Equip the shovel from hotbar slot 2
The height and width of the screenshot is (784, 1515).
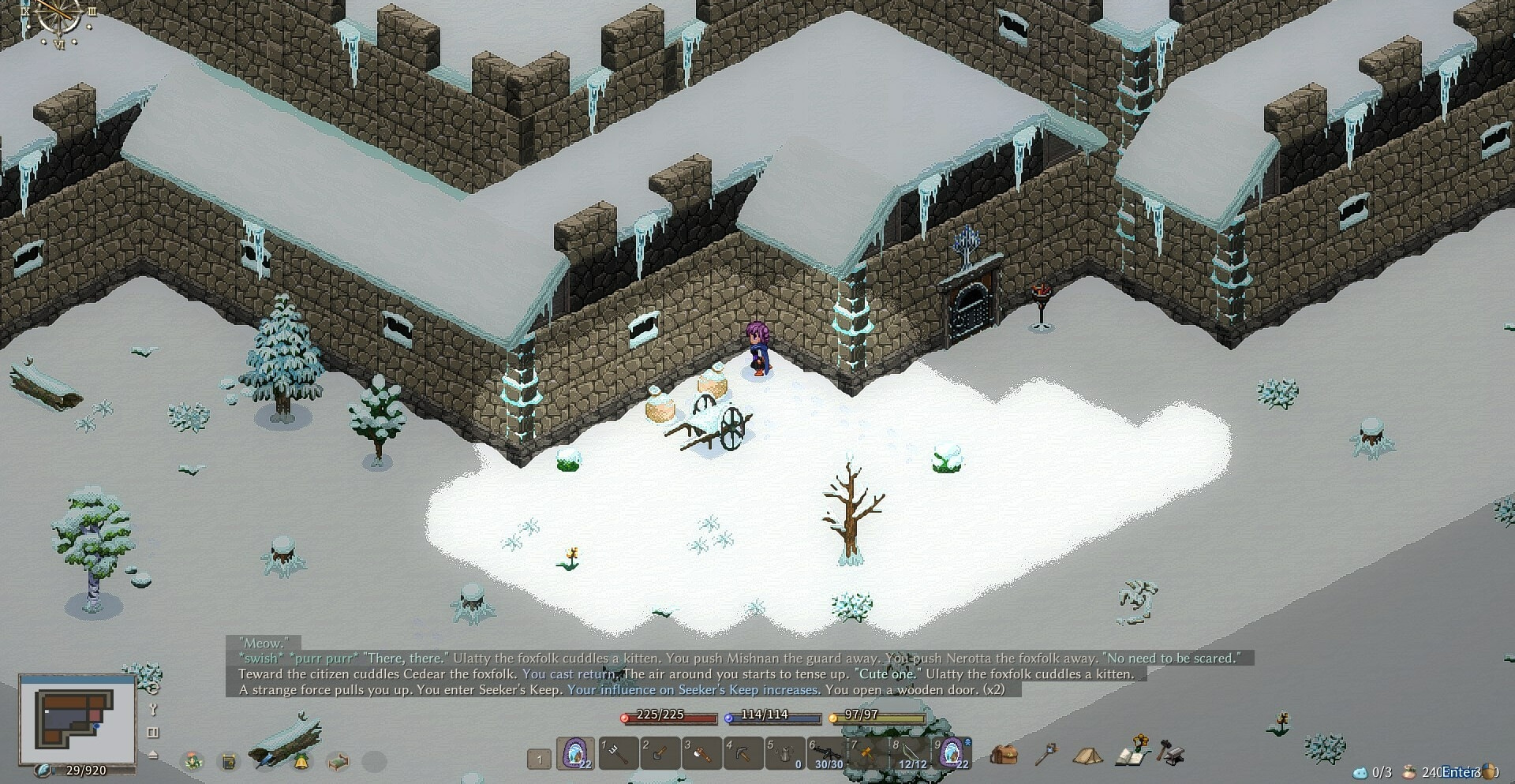[660, 753]
